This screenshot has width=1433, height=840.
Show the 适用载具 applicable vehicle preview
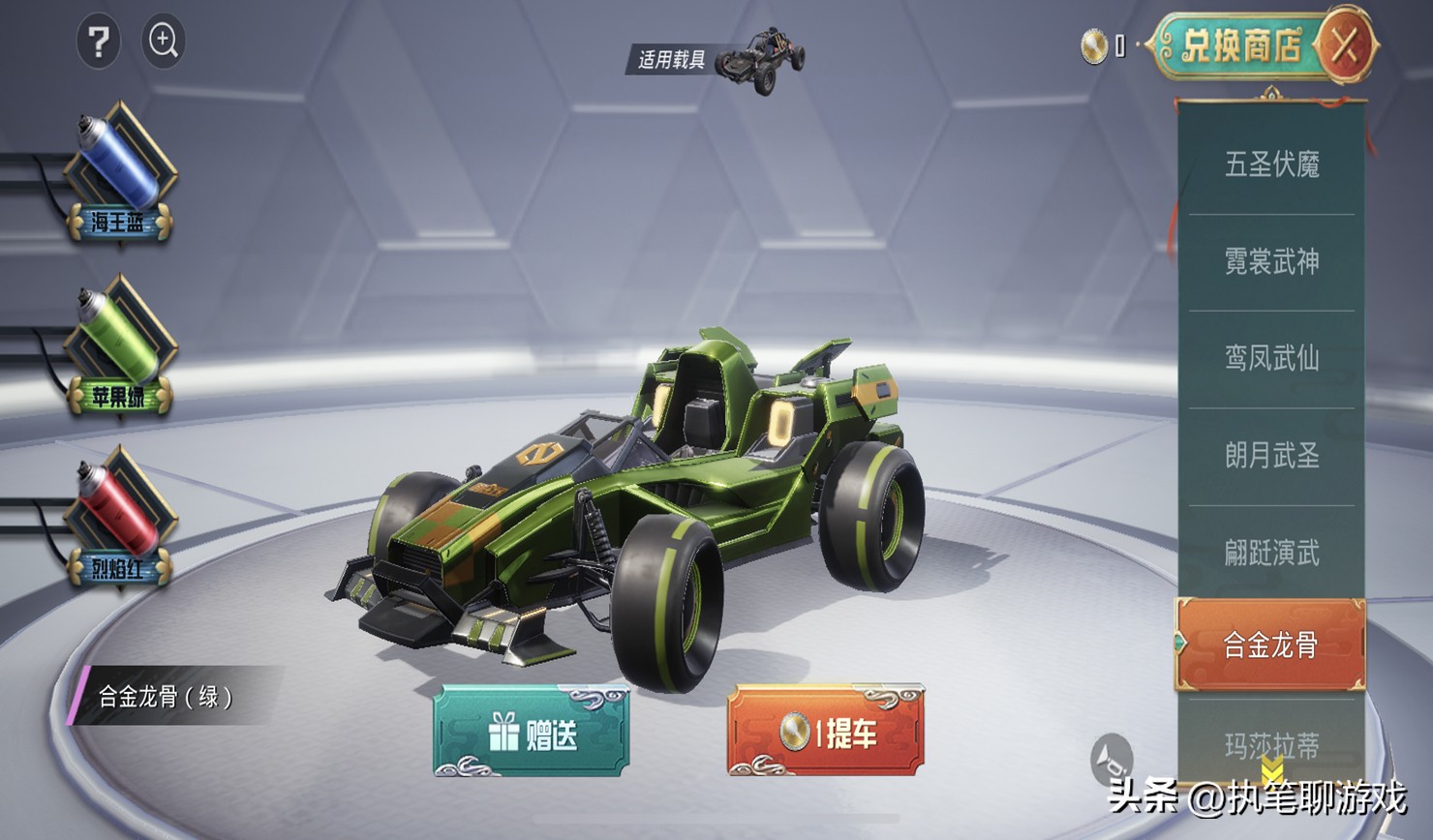tap(716, 58)
